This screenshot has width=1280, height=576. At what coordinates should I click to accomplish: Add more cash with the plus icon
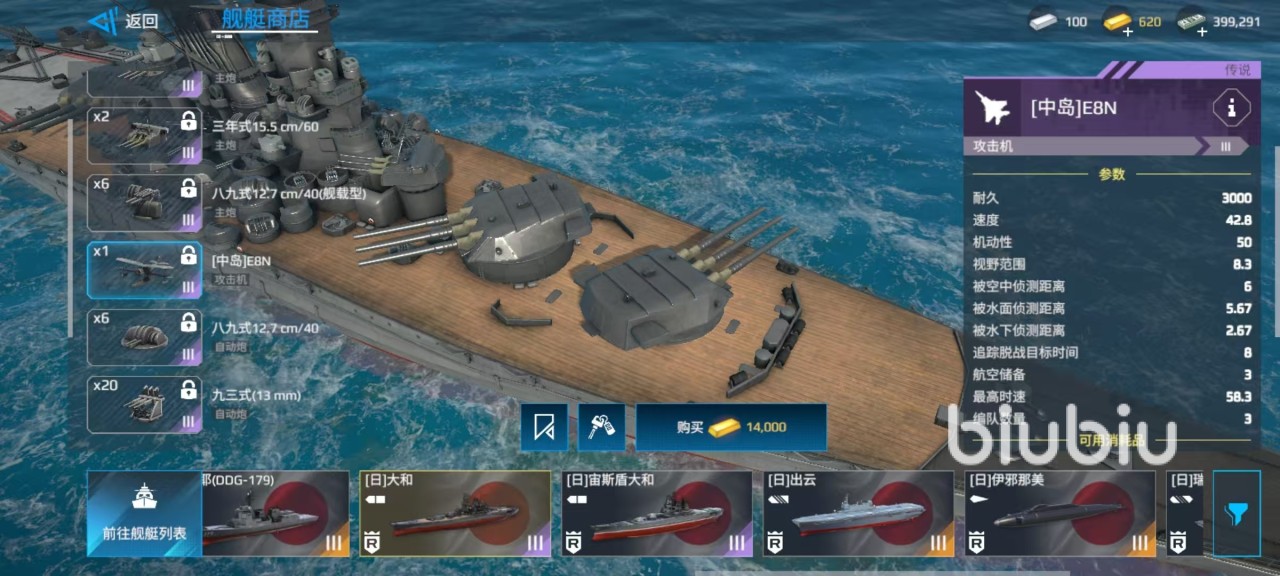coord(1202,32)
